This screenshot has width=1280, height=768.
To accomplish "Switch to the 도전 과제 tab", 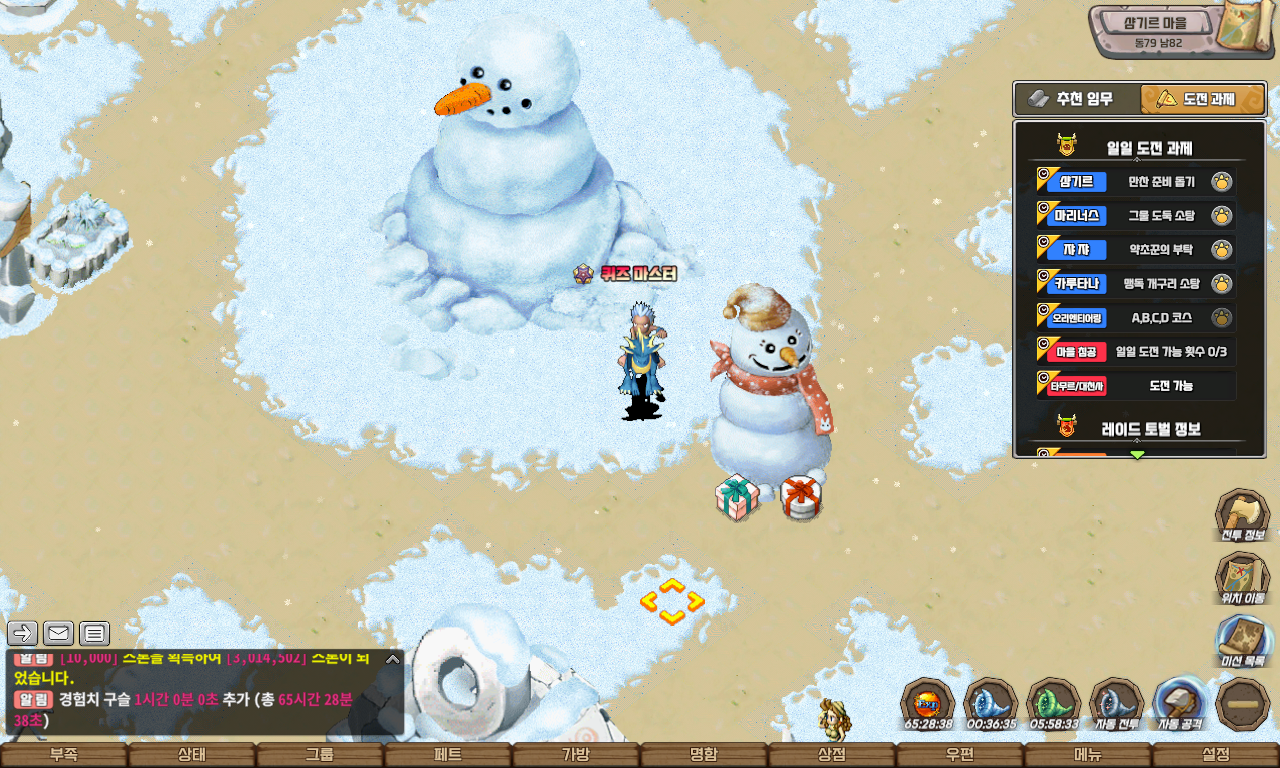I will click(1202, 99).
